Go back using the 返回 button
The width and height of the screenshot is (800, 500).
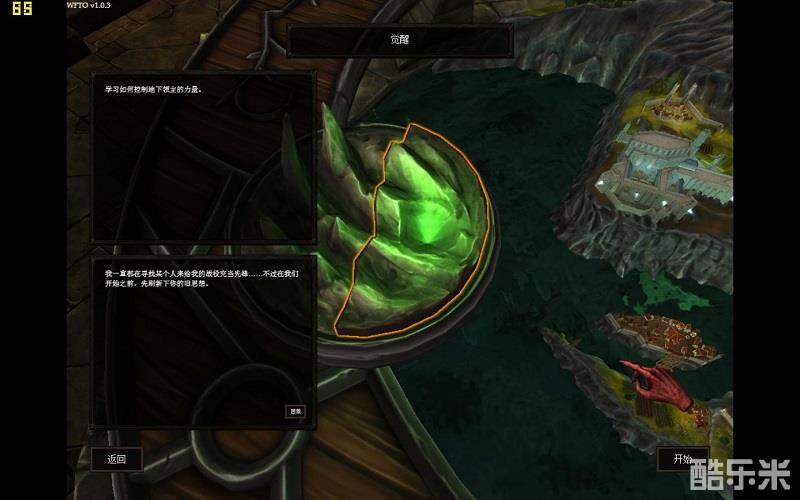tap(117, 459)
